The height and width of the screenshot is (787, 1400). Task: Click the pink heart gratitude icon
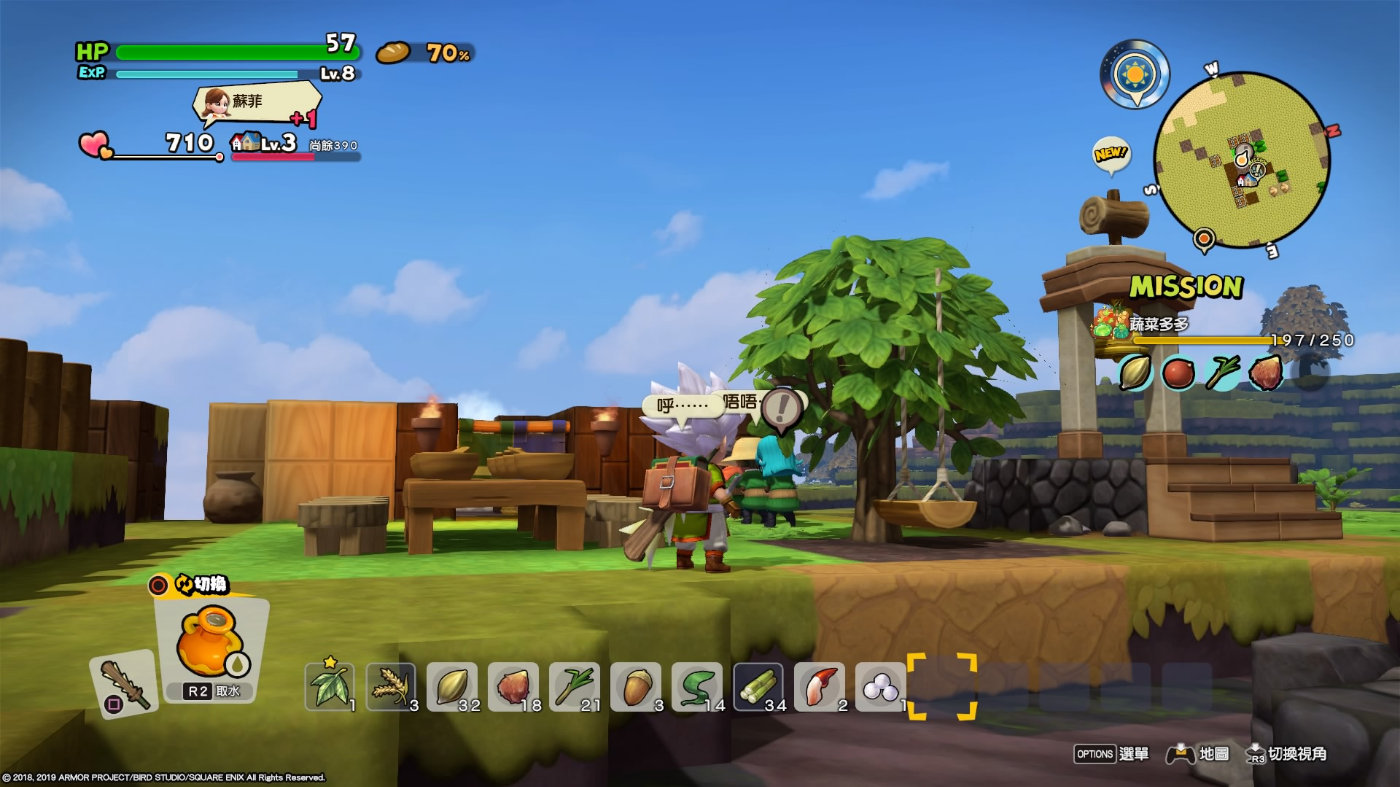pyautogui.click(x=95, y=145)
